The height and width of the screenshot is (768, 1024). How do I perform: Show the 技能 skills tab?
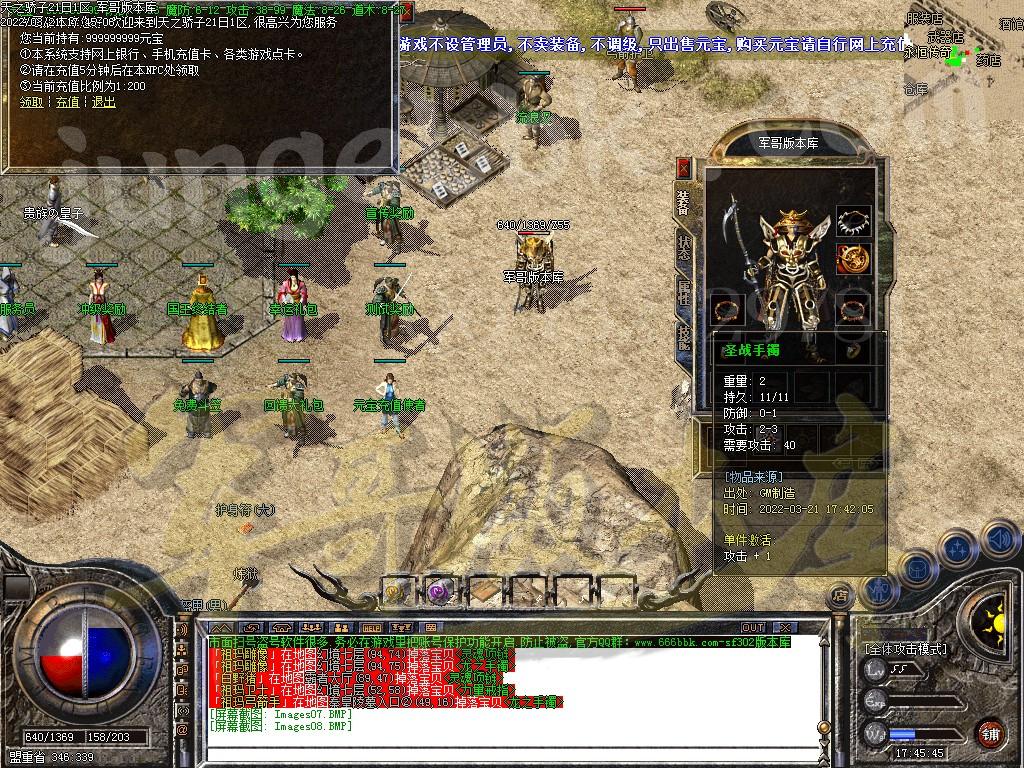tap(684, 336)
